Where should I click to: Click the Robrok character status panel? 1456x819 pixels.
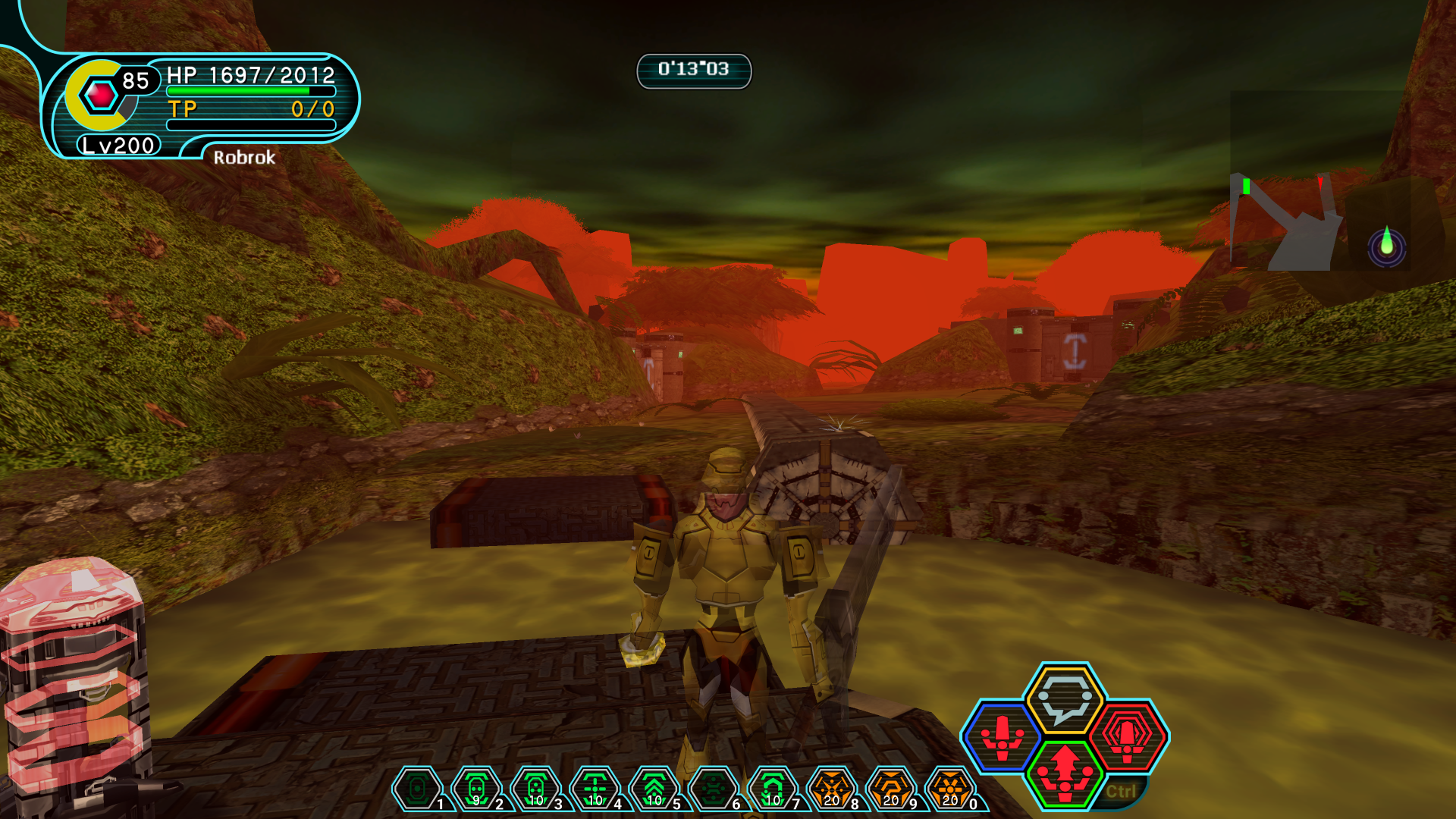227,102
